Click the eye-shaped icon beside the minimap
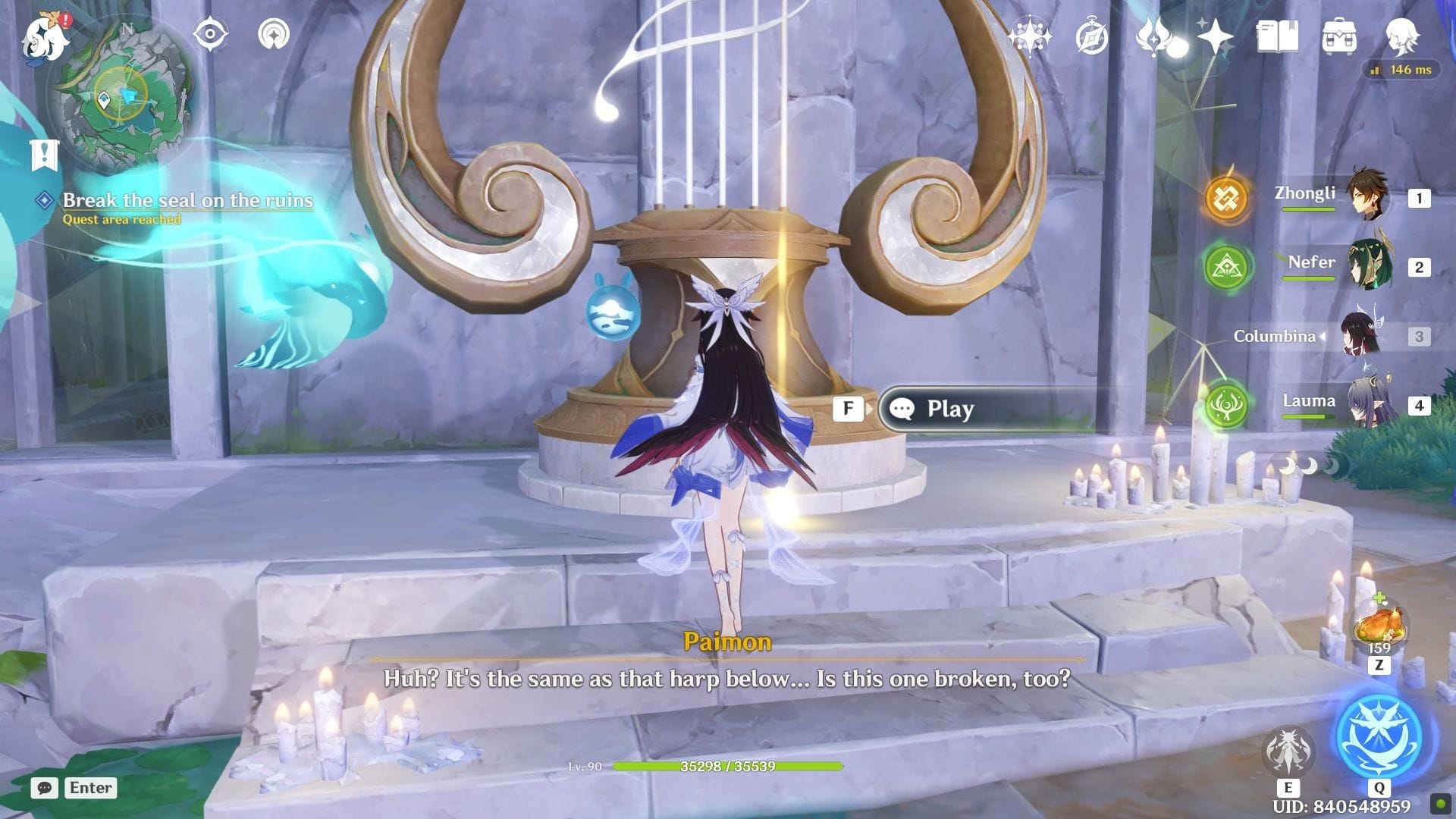Viewport: 1456px width, 819px height. (x=210, y=34)
